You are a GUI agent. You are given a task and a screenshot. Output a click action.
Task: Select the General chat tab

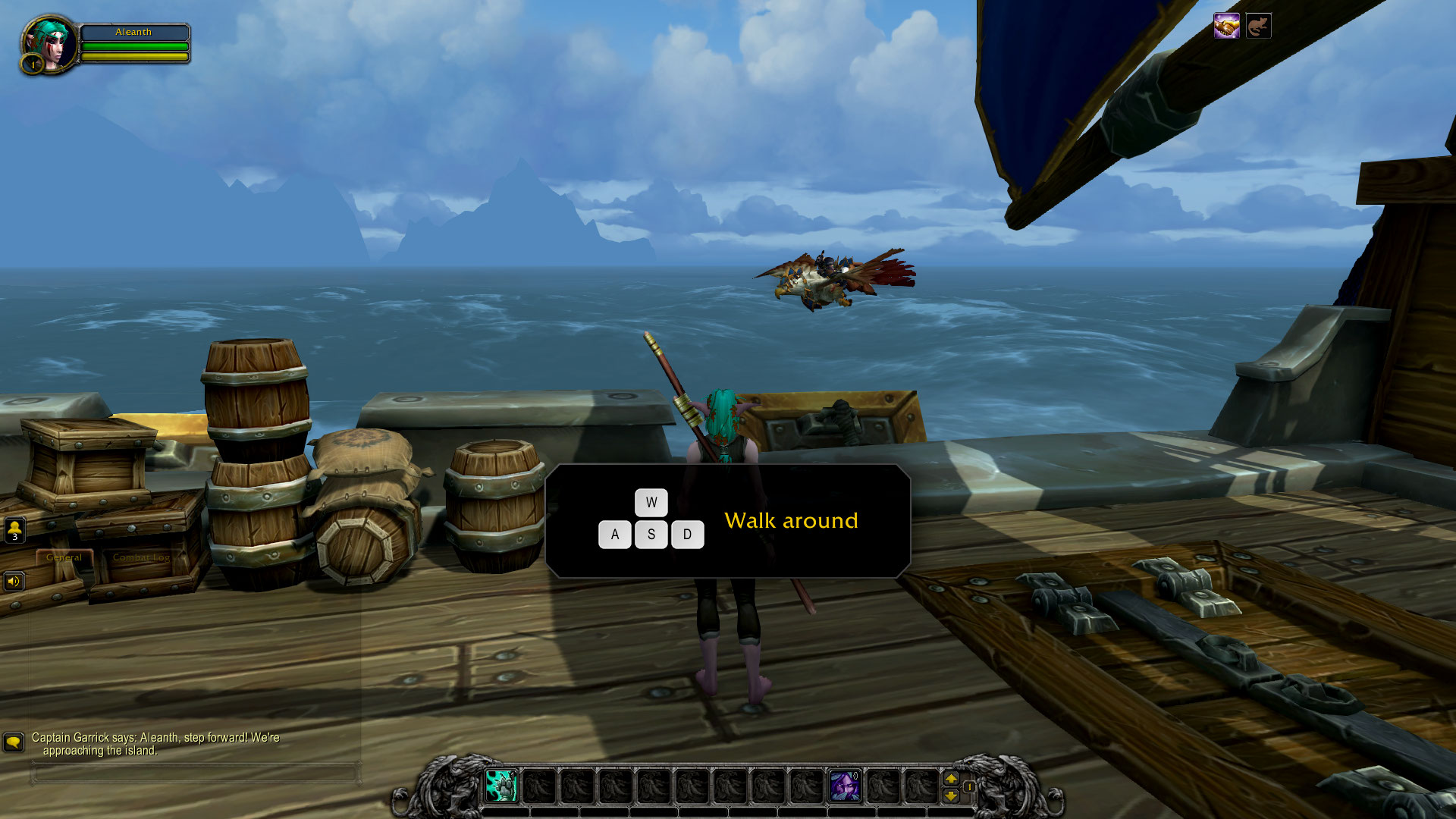point(64,557)
